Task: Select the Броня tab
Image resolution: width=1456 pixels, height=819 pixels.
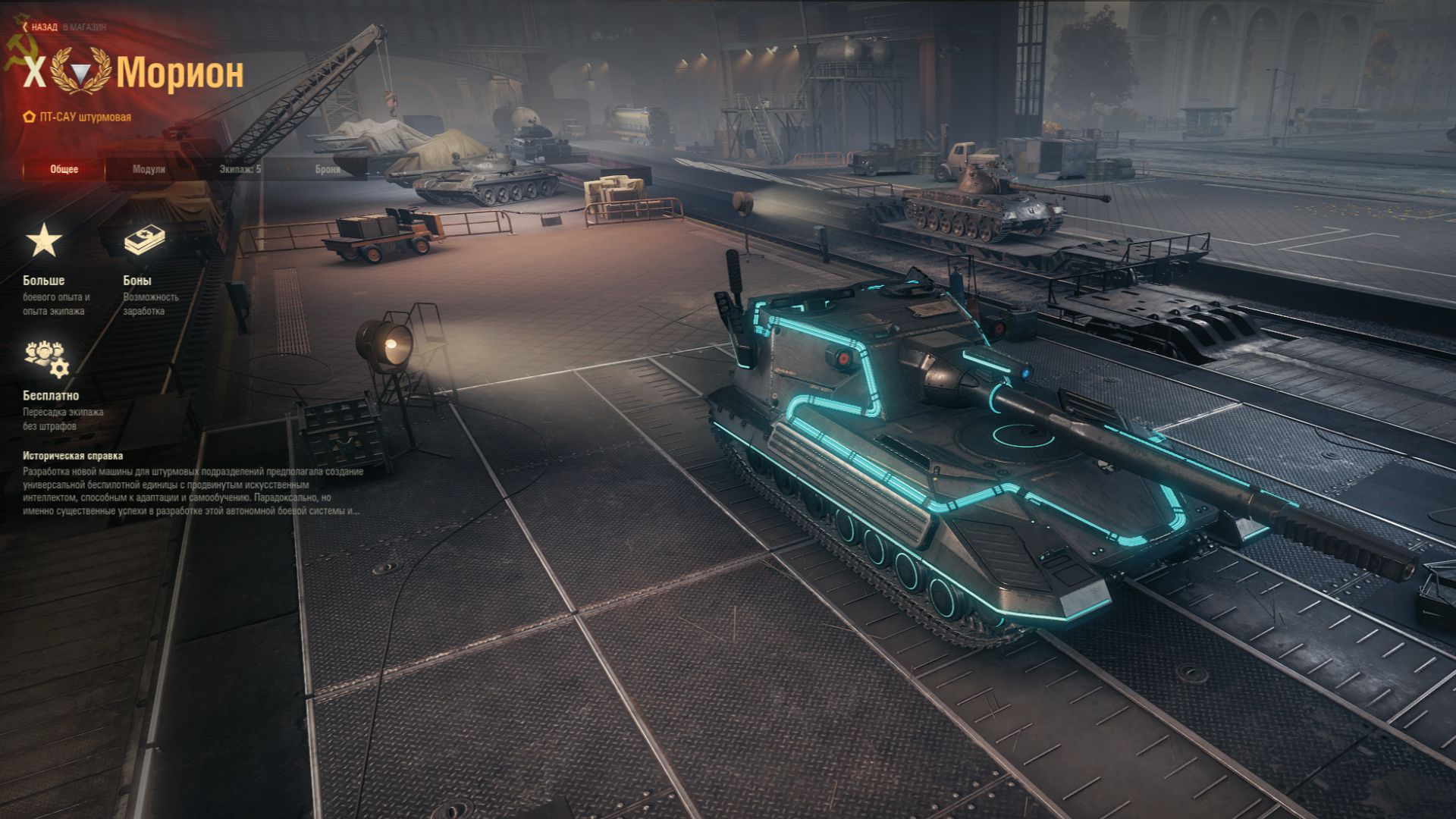Action: tap(328, 169)
